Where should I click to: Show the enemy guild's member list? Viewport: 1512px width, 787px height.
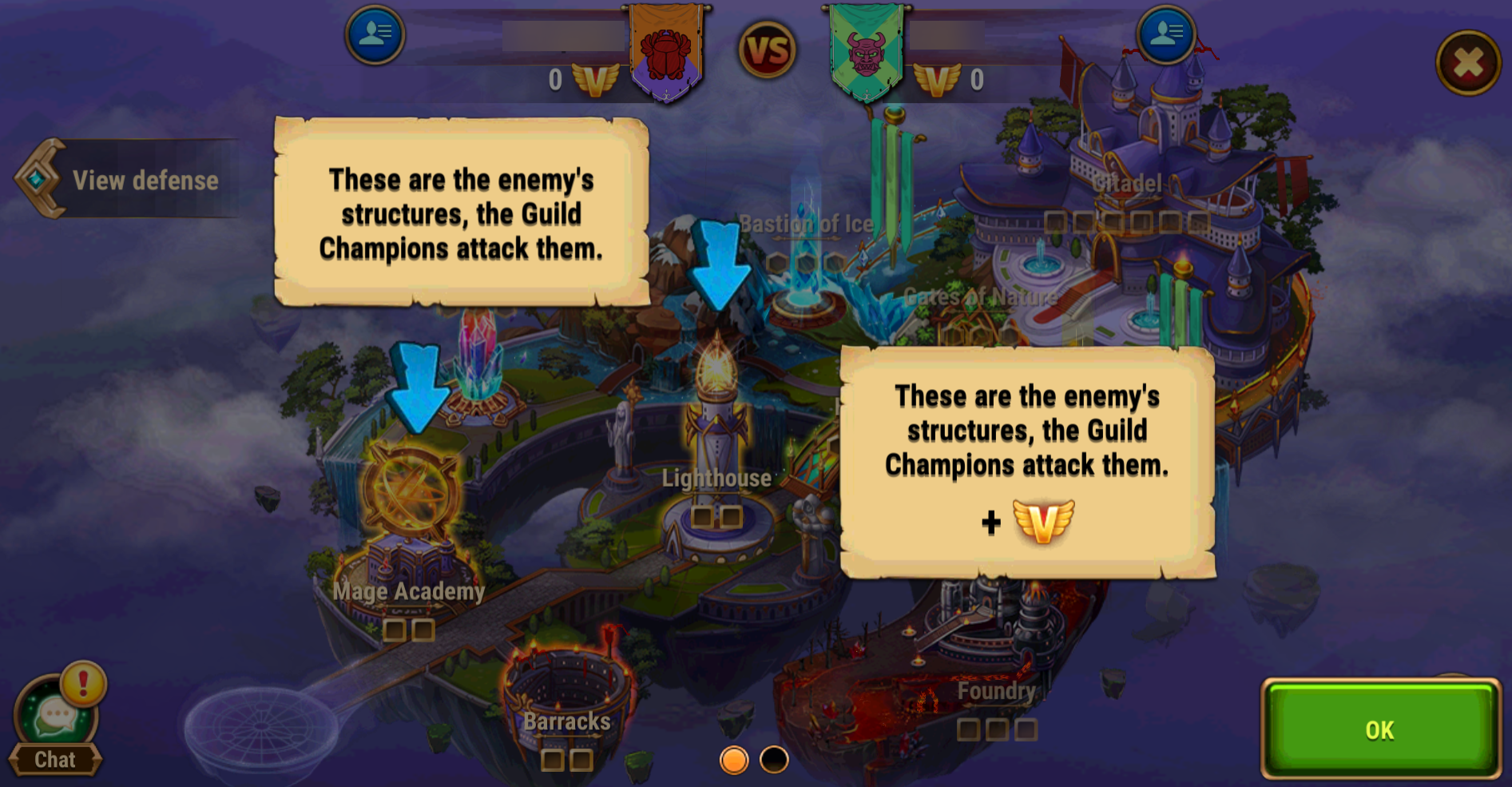point(1165,34)
